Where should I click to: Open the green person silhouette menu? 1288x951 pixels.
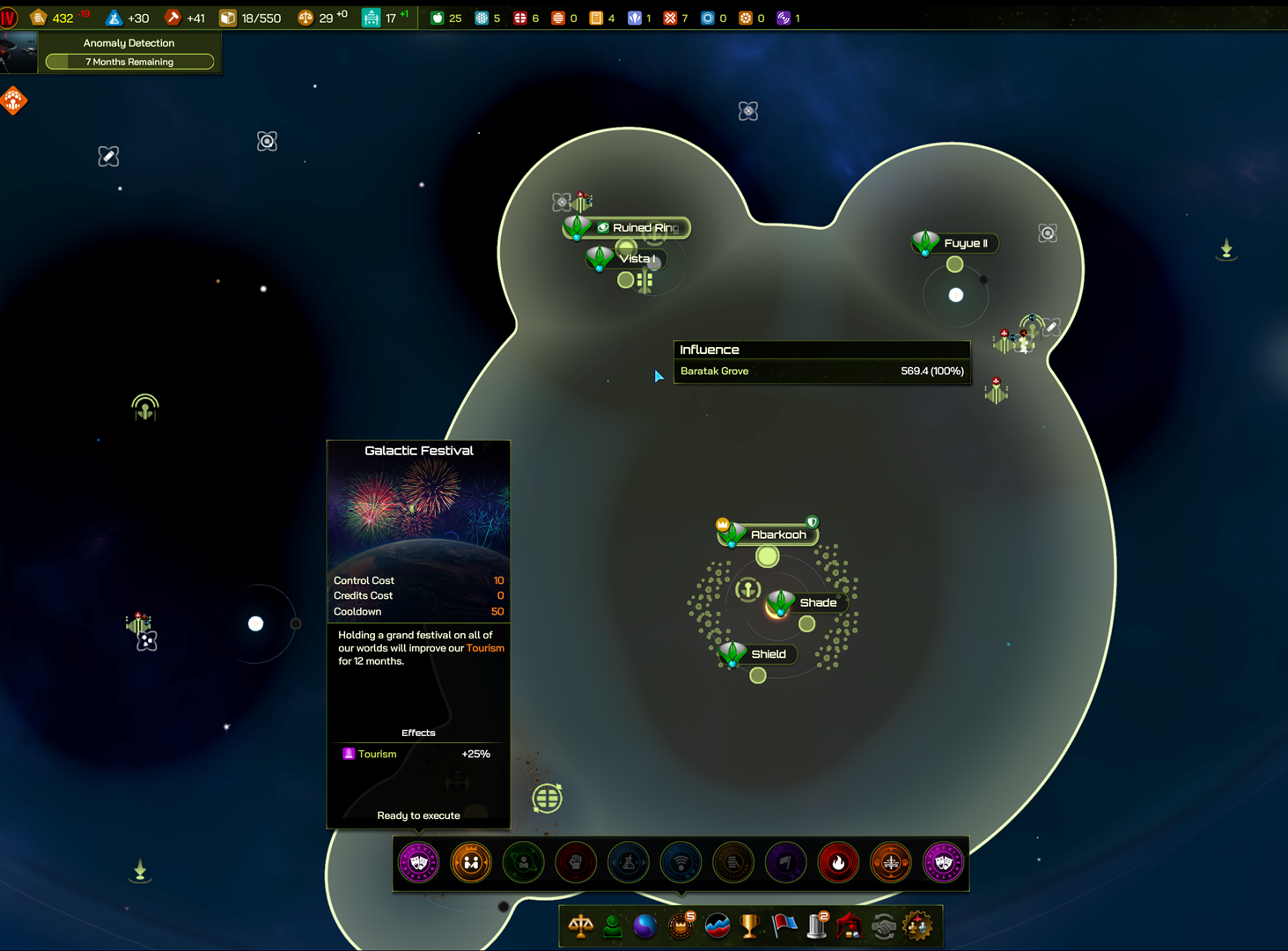pos(613,926)
